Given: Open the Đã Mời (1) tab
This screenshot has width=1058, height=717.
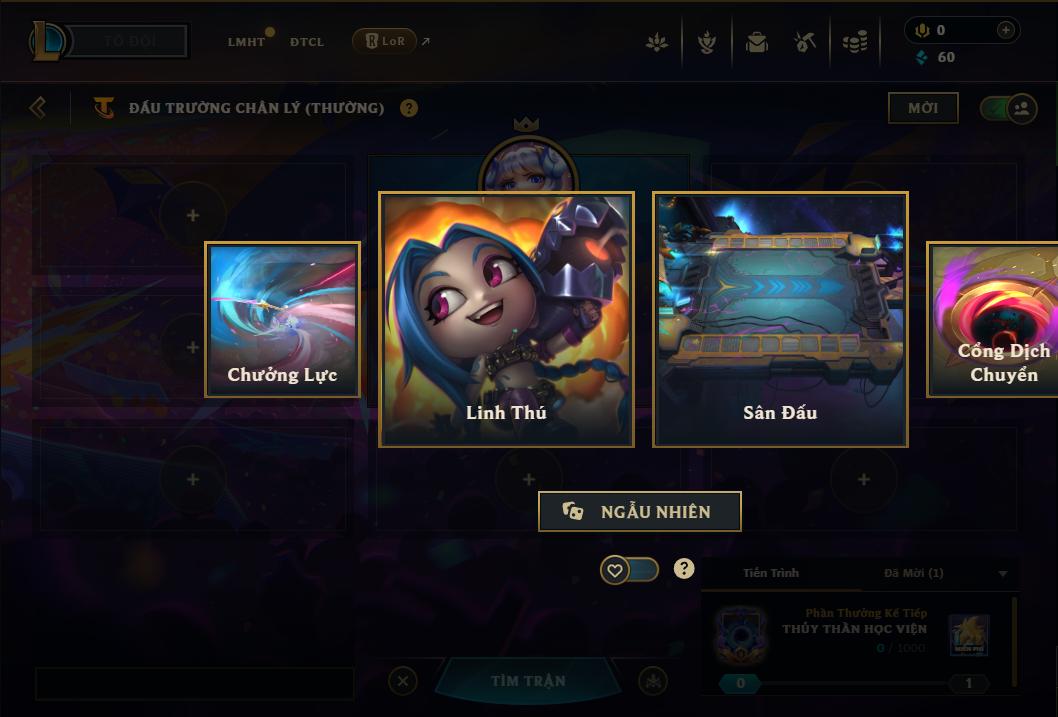Looking at the screenshot, I should [x=913, y=573].
